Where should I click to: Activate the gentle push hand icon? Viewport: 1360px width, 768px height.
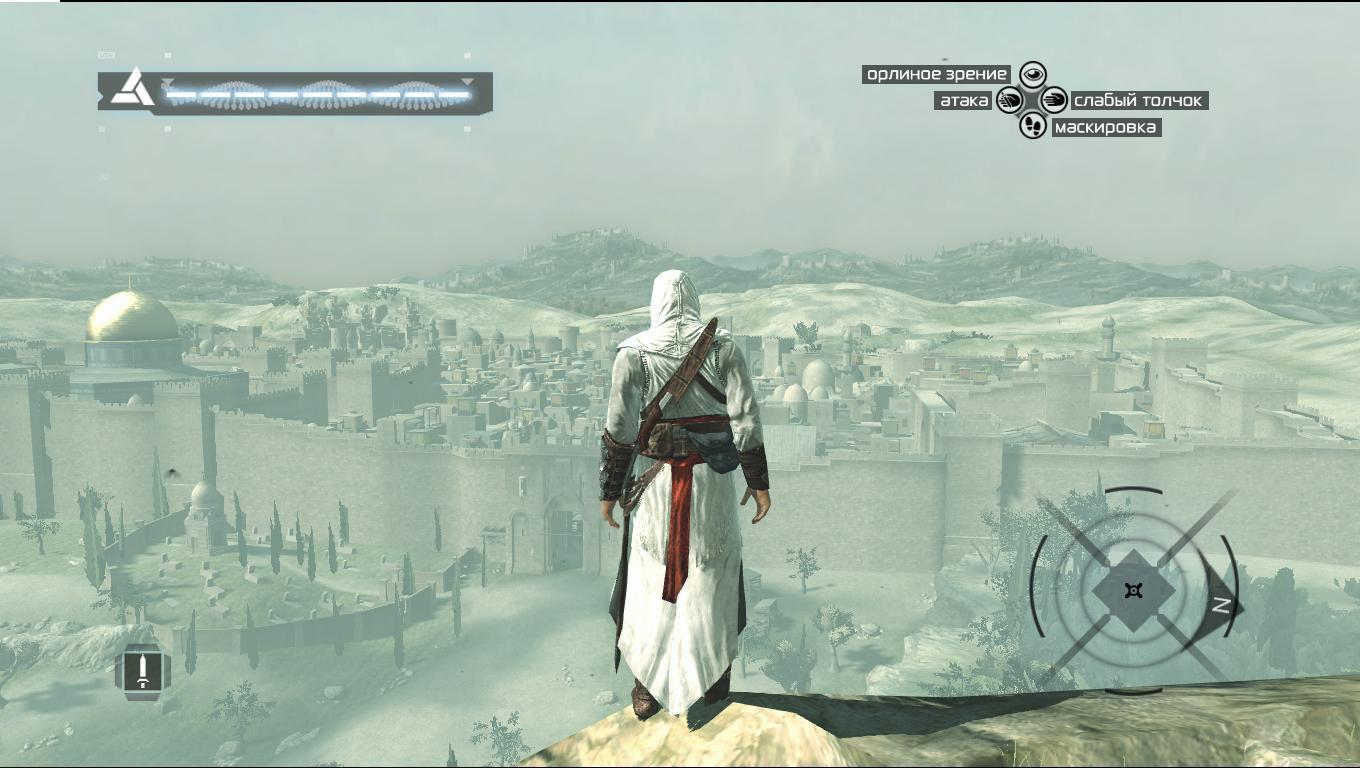[x=1055, y=100]
